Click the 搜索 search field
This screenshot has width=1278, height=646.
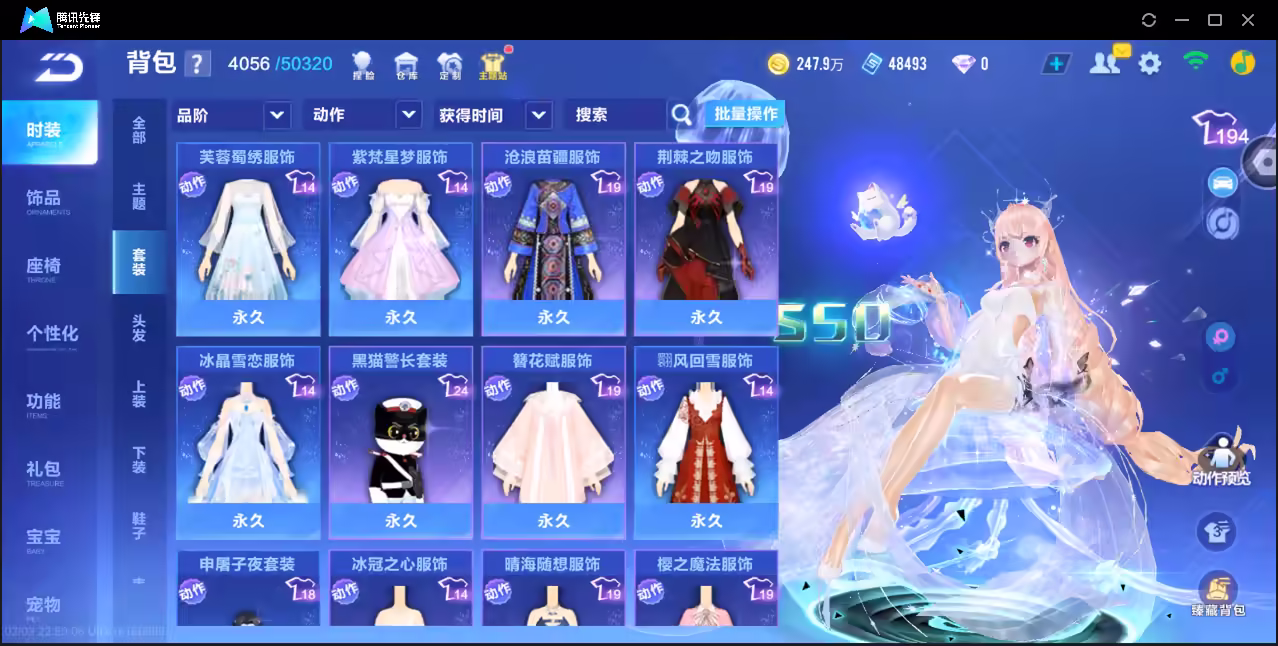click(x=614, y=115)
